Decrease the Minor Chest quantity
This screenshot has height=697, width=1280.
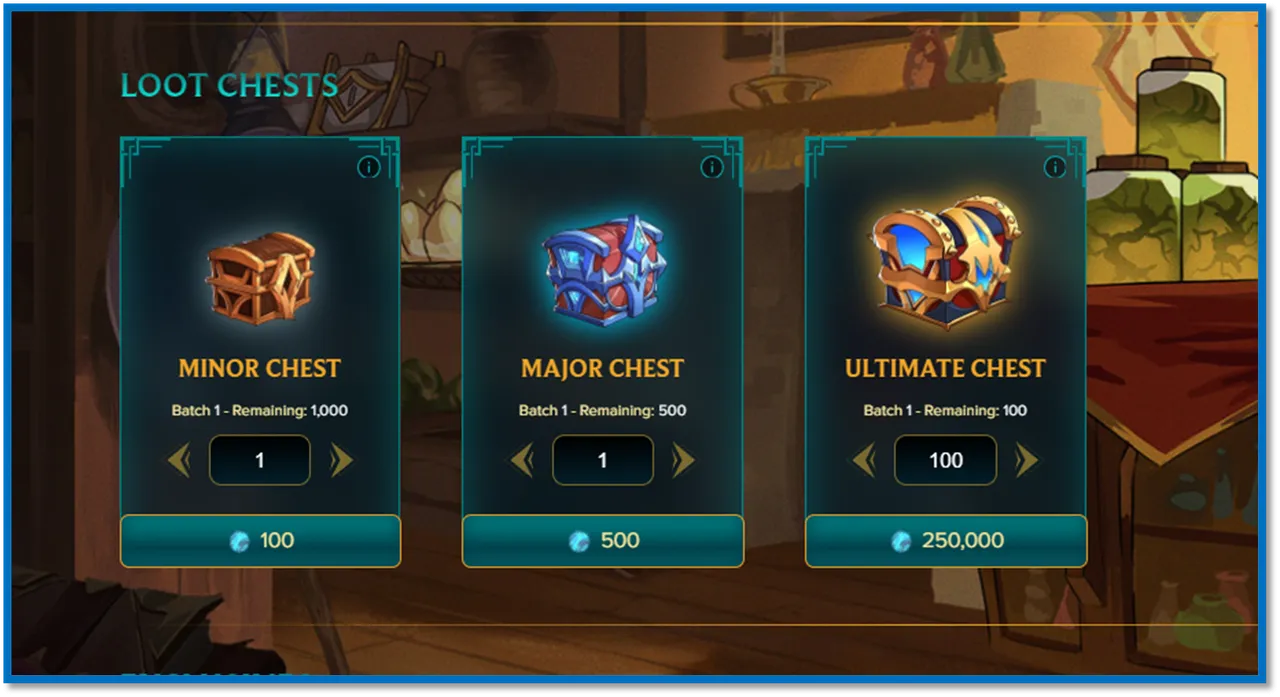click(180, 460)
